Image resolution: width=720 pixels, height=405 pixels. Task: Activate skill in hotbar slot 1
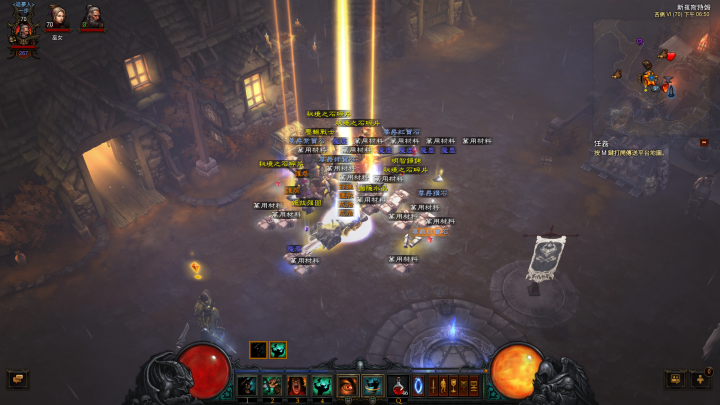click(x=247, y=386)
